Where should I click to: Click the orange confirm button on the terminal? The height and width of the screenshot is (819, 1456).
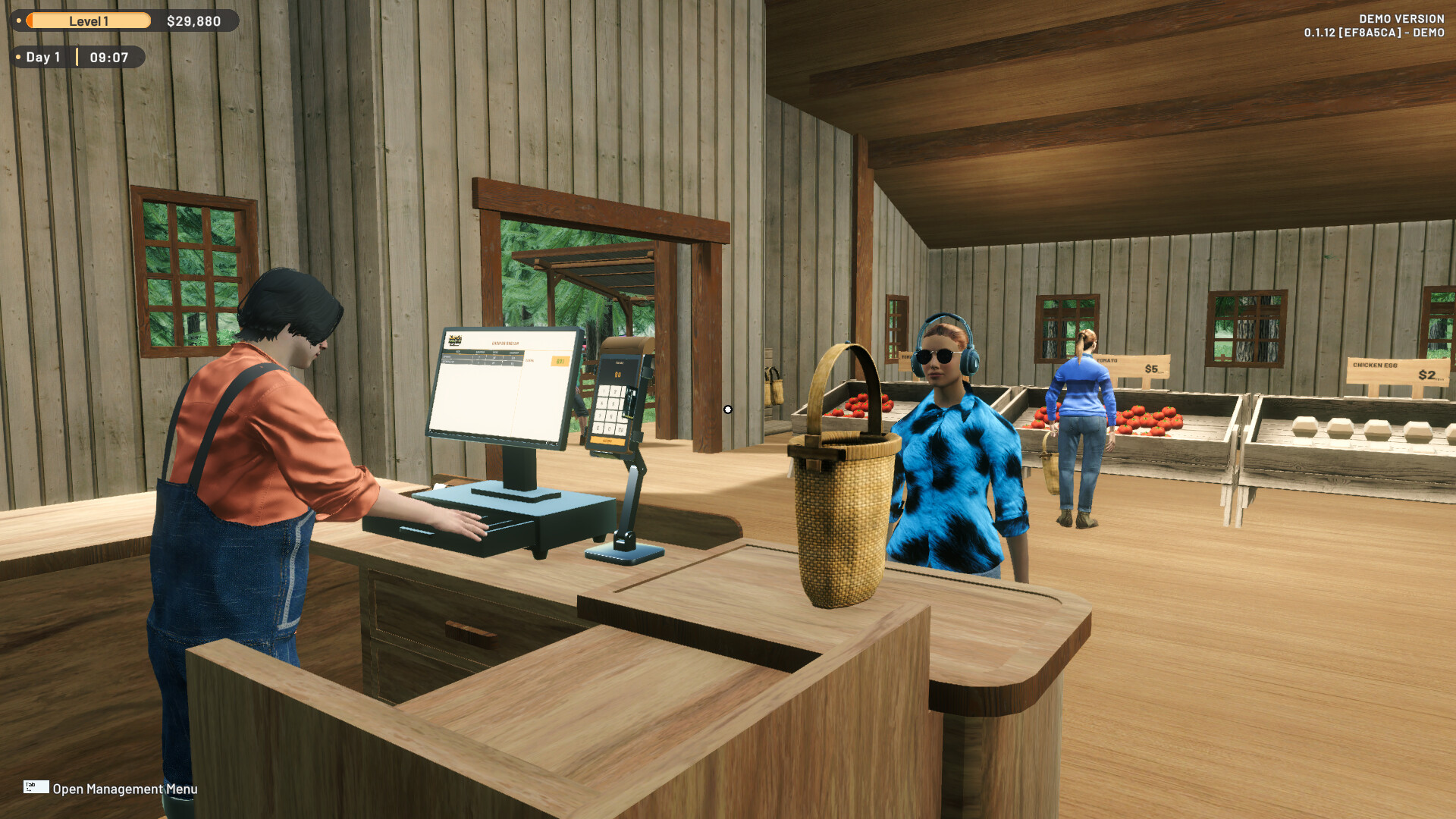pyautogui.click(x=608, y=441)
